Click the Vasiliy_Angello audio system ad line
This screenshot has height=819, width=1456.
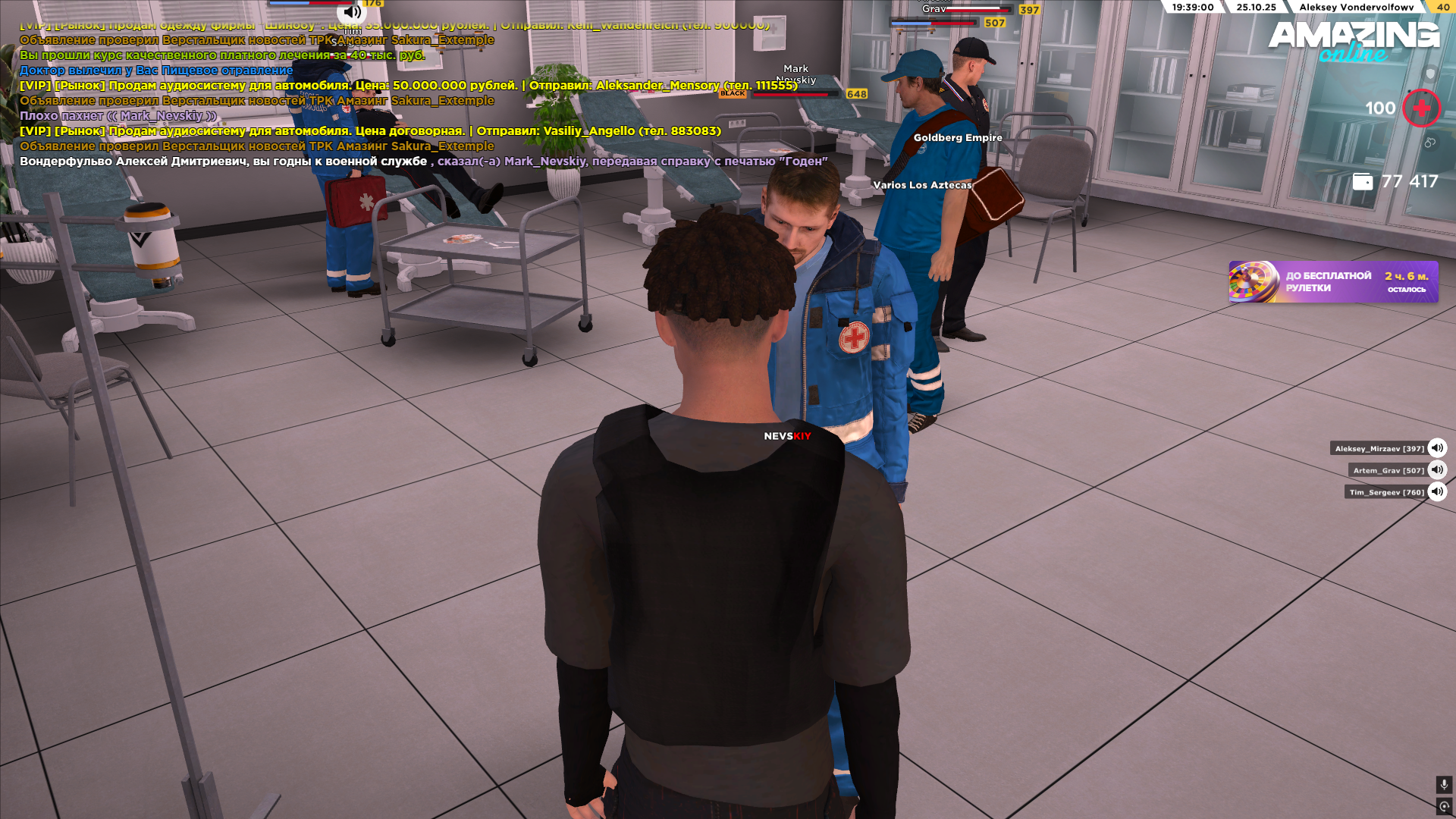370,131
